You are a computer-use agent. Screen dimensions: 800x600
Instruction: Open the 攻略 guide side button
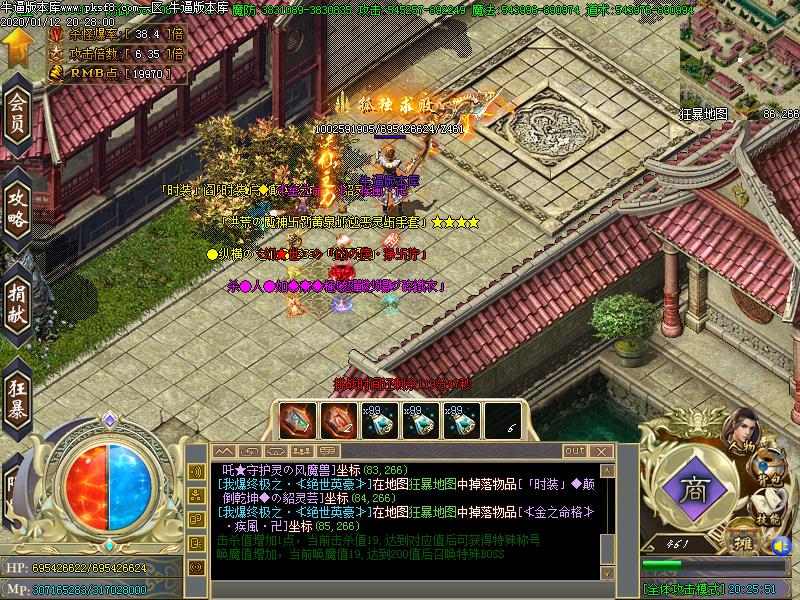[x=17, y=207]
